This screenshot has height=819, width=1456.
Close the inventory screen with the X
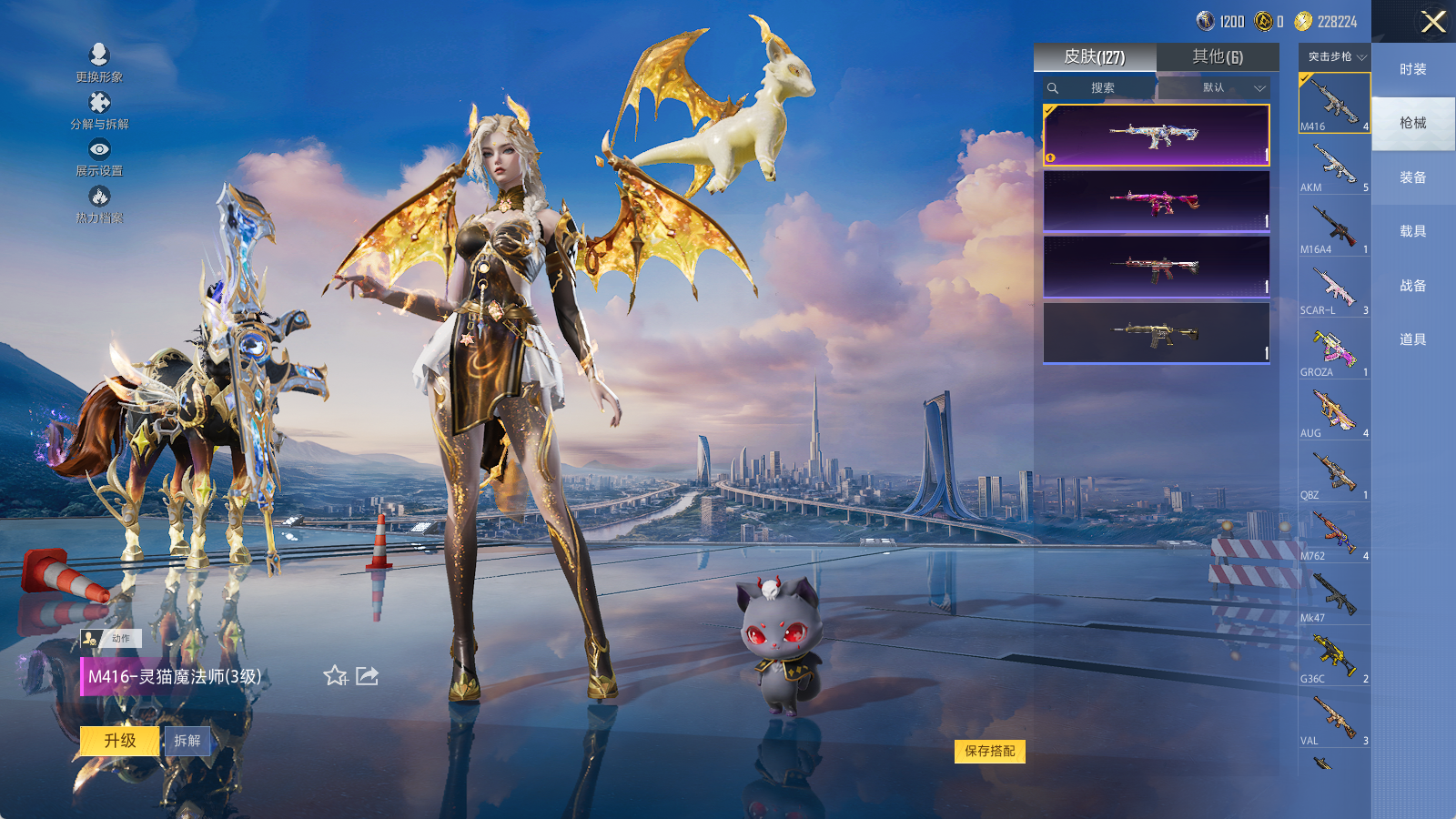tap(1433, 22)
